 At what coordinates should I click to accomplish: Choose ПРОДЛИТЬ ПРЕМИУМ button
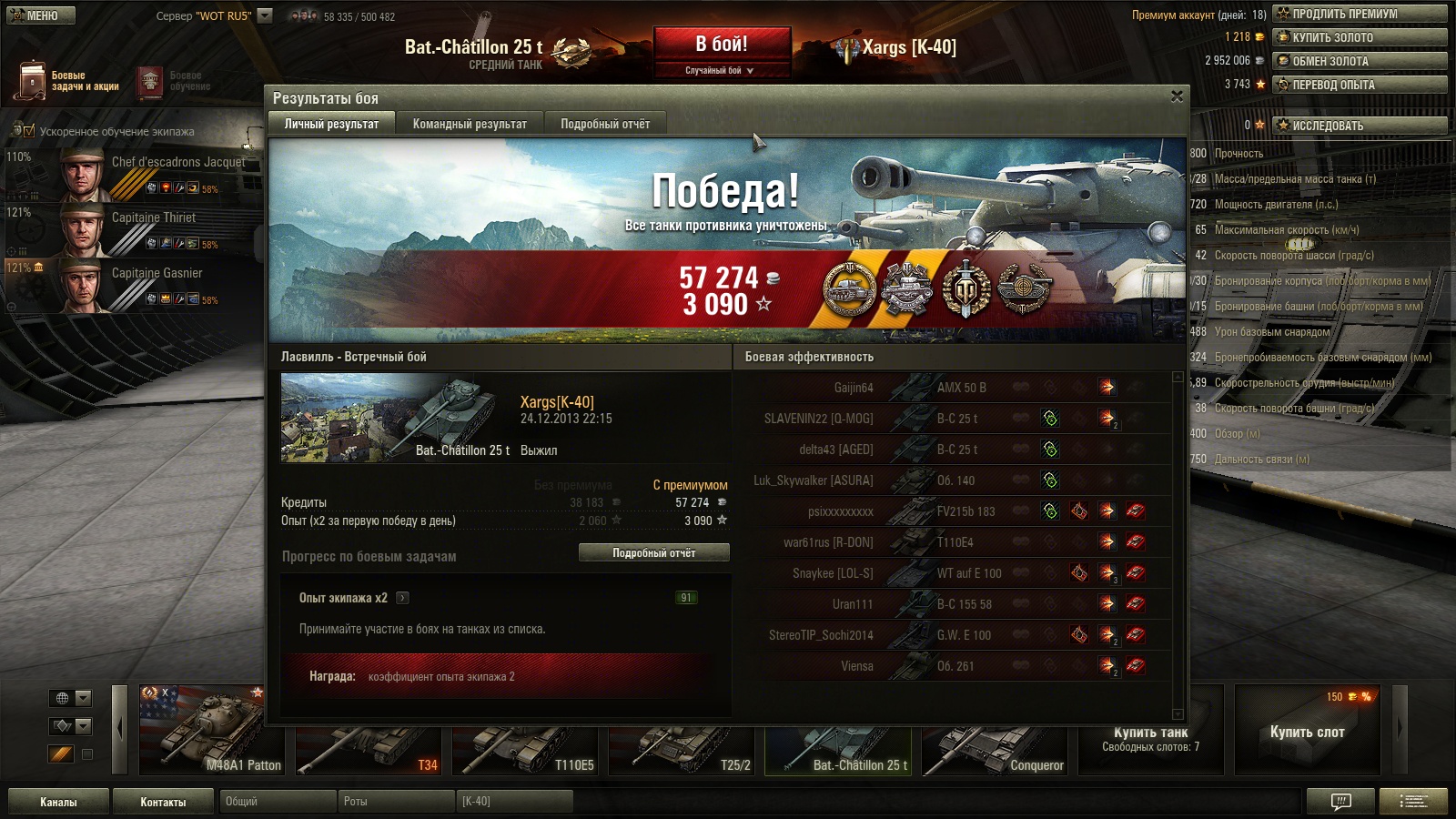pyautogui.click(x=1360, y=14)
